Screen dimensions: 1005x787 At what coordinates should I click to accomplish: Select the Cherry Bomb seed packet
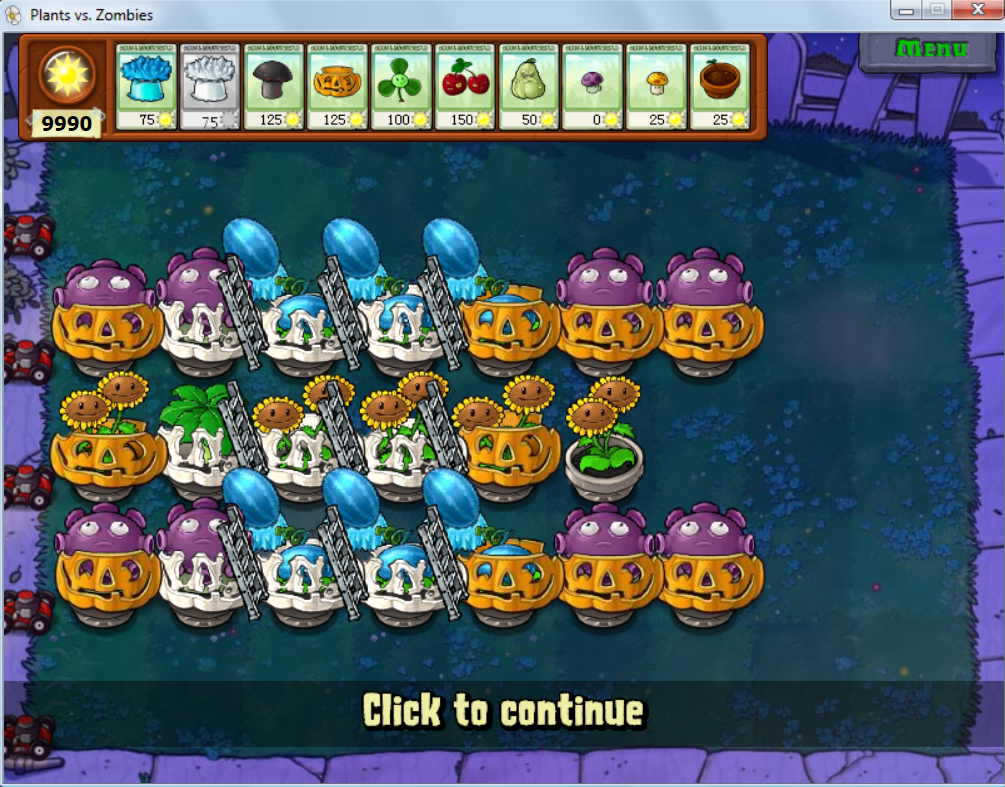(465, 88)
